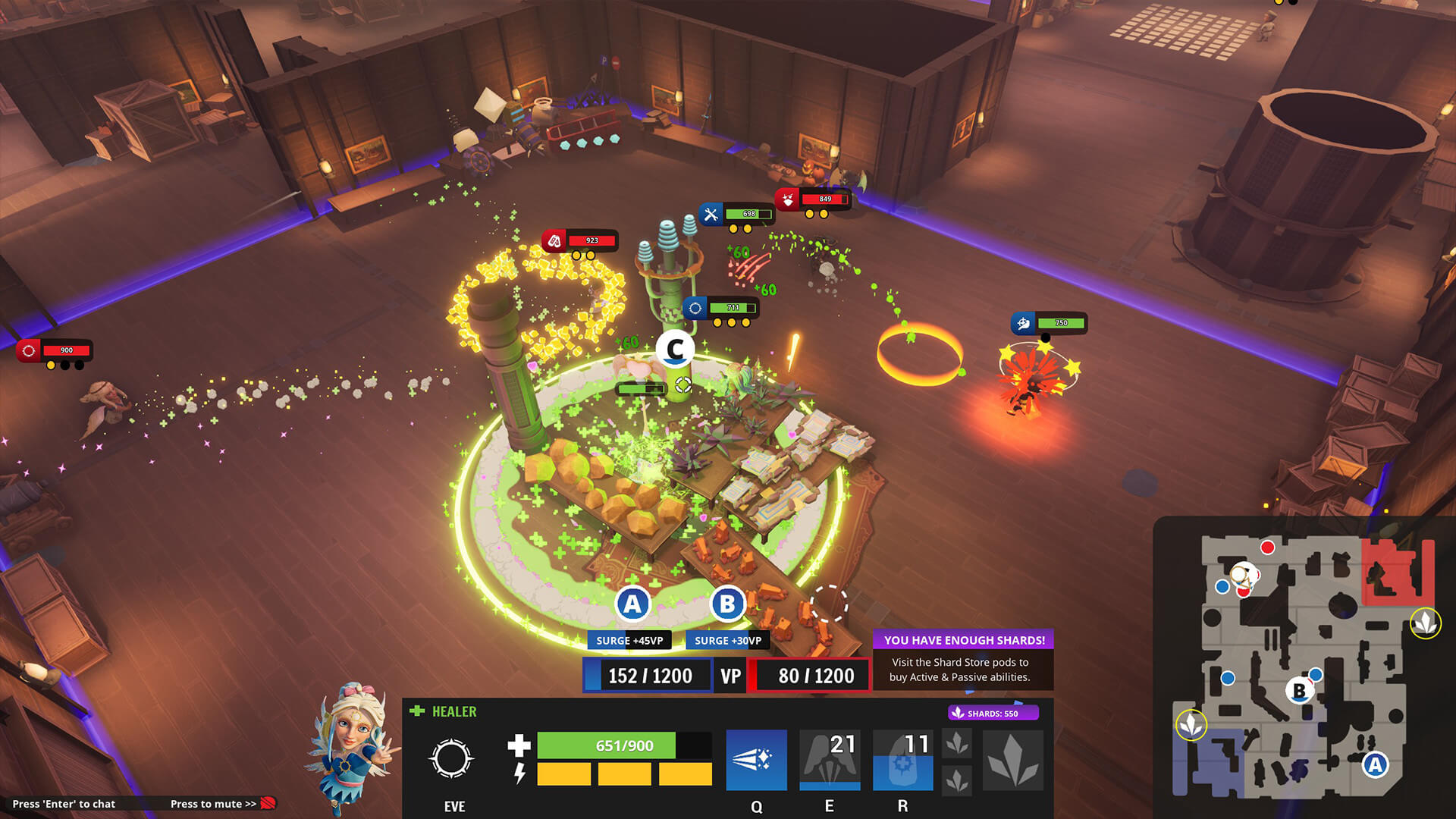Open the chat box prompt

point(64,804)
